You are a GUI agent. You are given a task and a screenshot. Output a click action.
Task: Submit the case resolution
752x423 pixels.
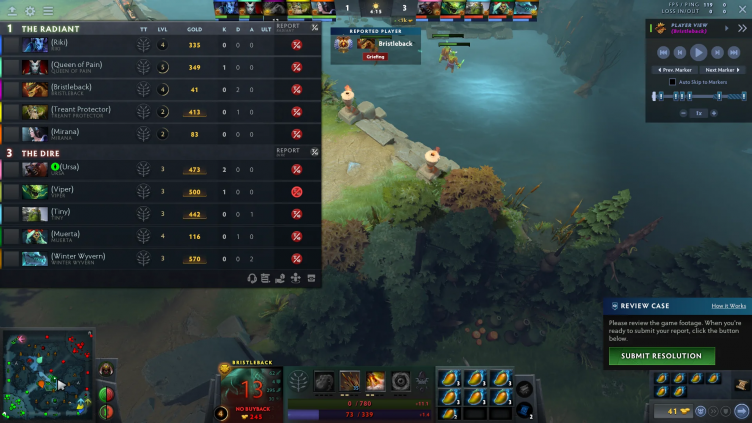tap(661, 356)
